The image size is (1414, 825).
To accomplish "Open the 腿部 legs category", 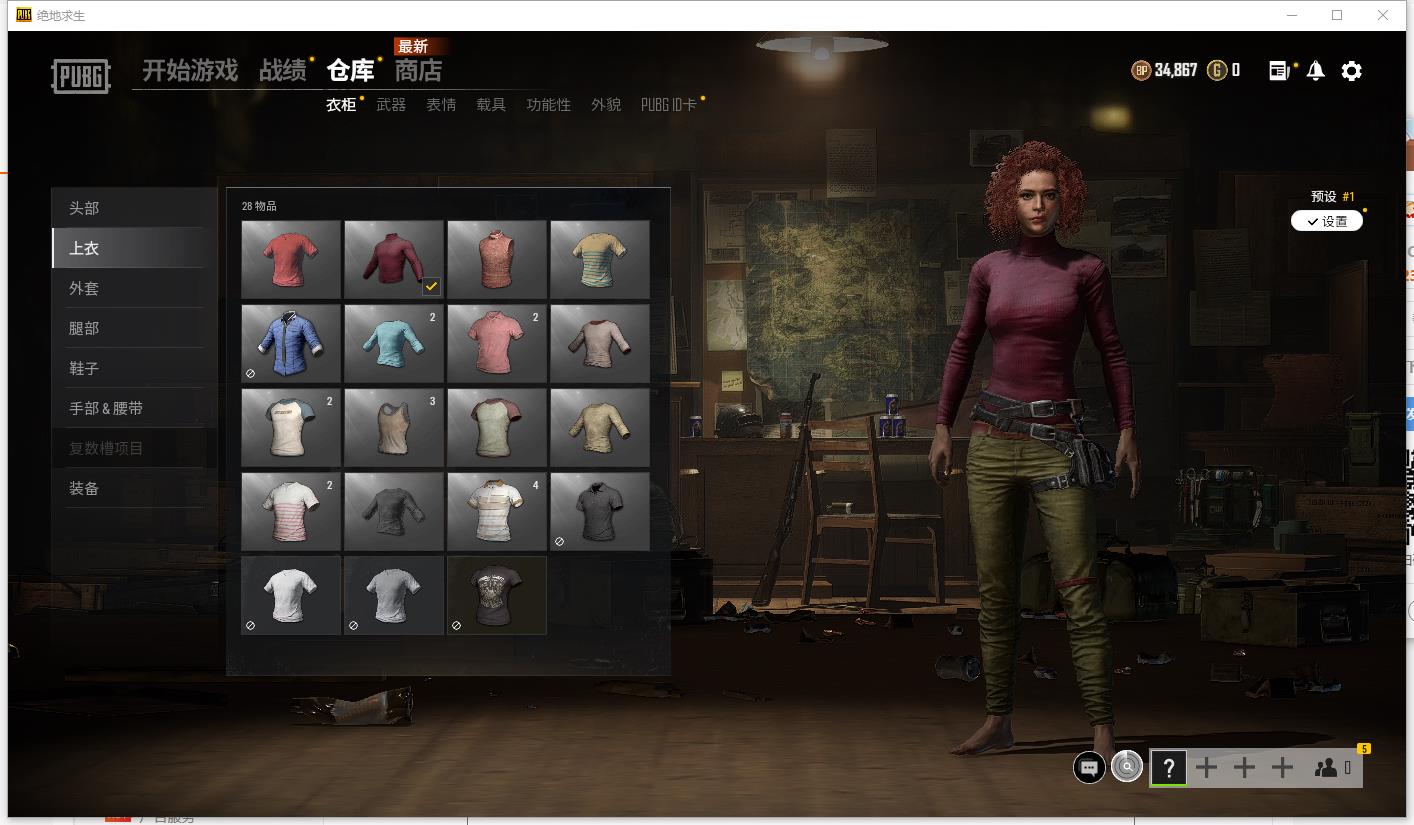I will coord(84,328).
